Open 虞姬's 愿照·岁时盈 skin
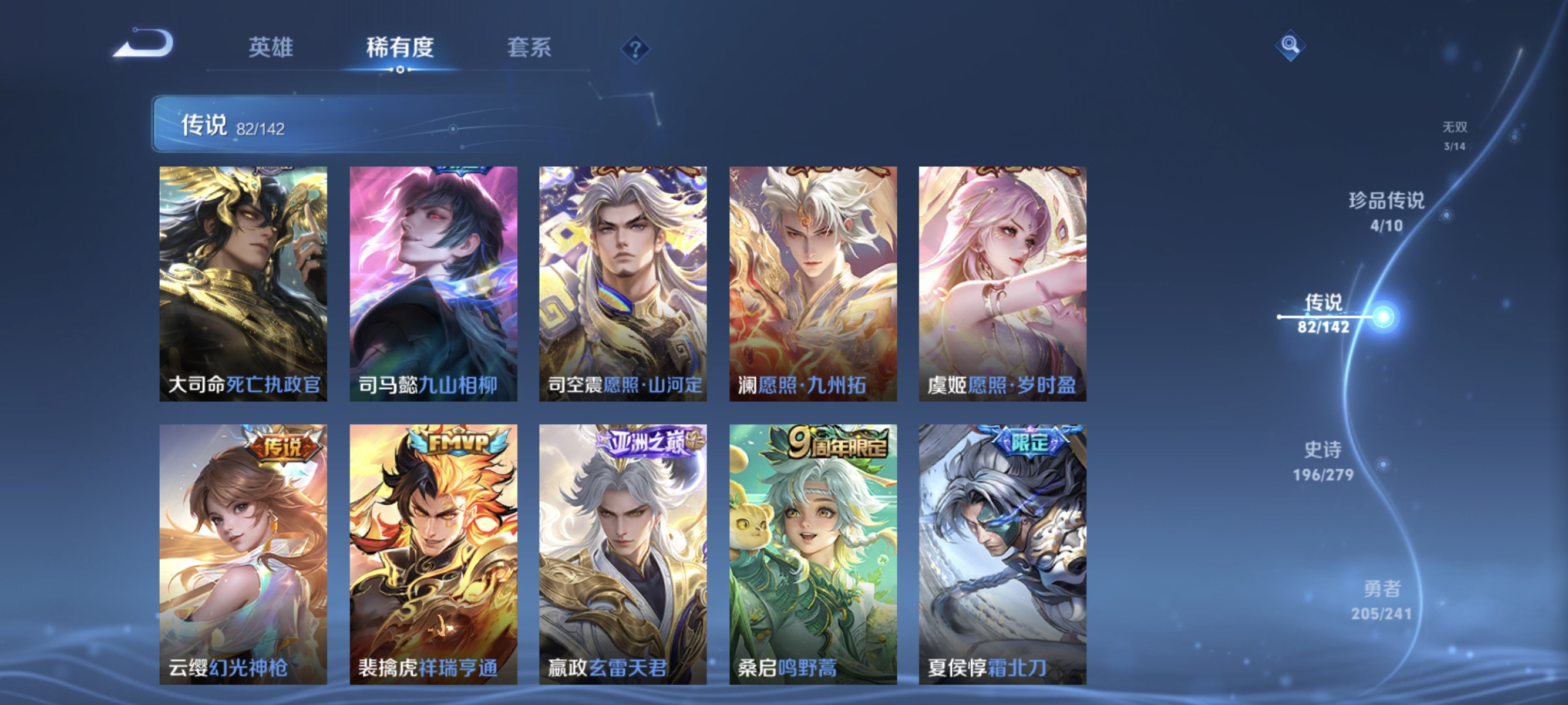Image resolution: width=1568 pixels, height=705 pixels. [x=1002, y=283]
